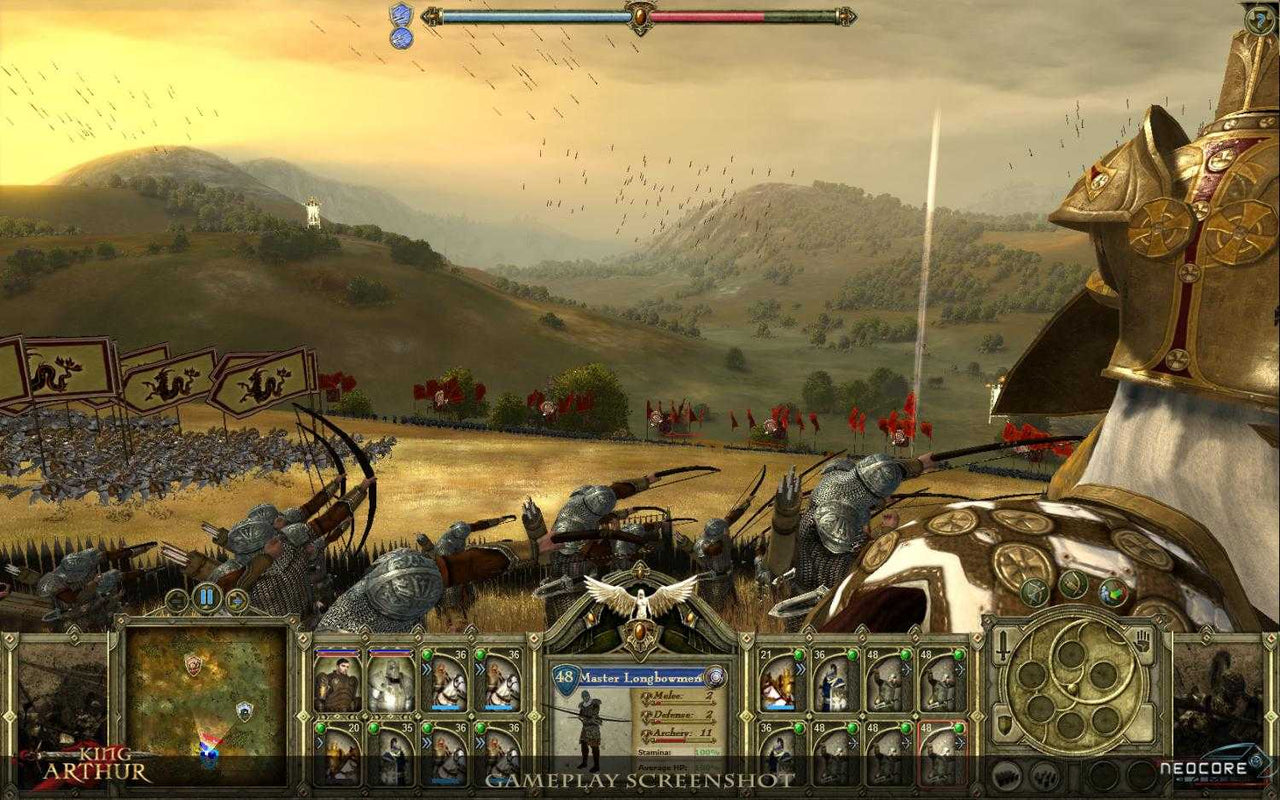
Task: Expand the chevrons on the 35-count unit card
Action: coord(373,744)
